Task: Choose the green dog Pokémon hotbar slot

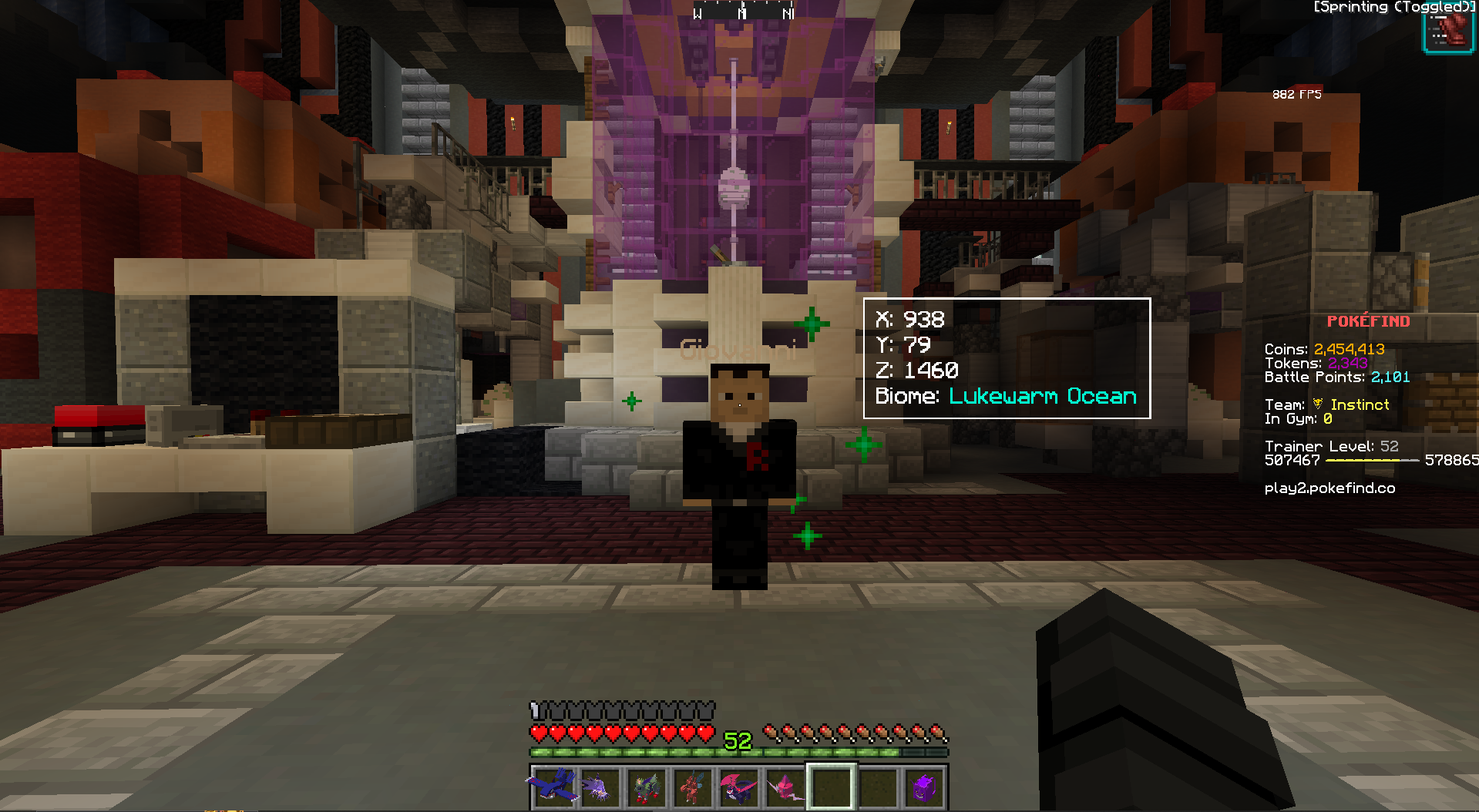Action: 646,787
